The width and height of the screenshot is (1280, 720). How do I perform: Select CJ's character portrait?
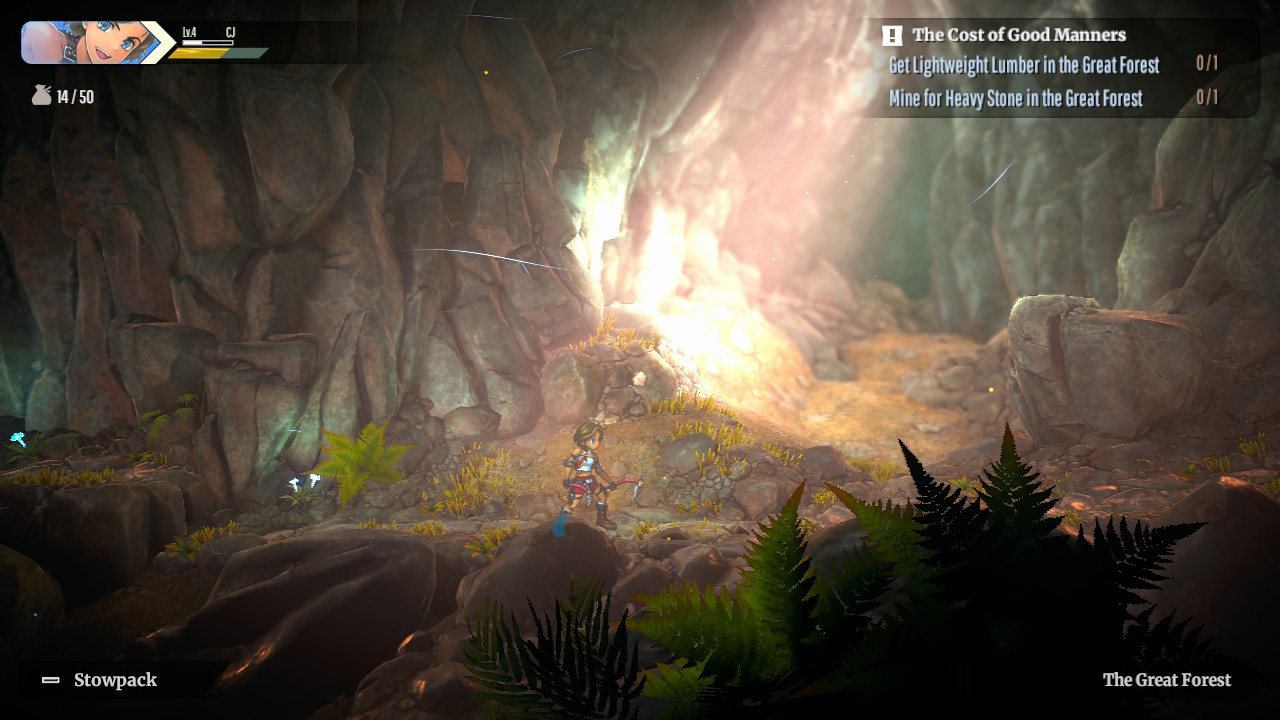pos(88,42)
